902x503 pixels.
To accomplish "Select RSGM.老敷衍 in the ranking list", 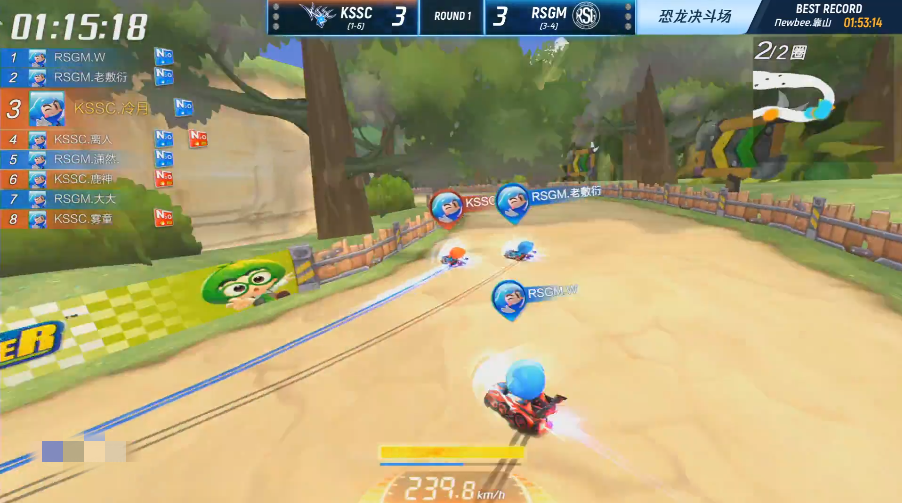I will pos(88,77).
